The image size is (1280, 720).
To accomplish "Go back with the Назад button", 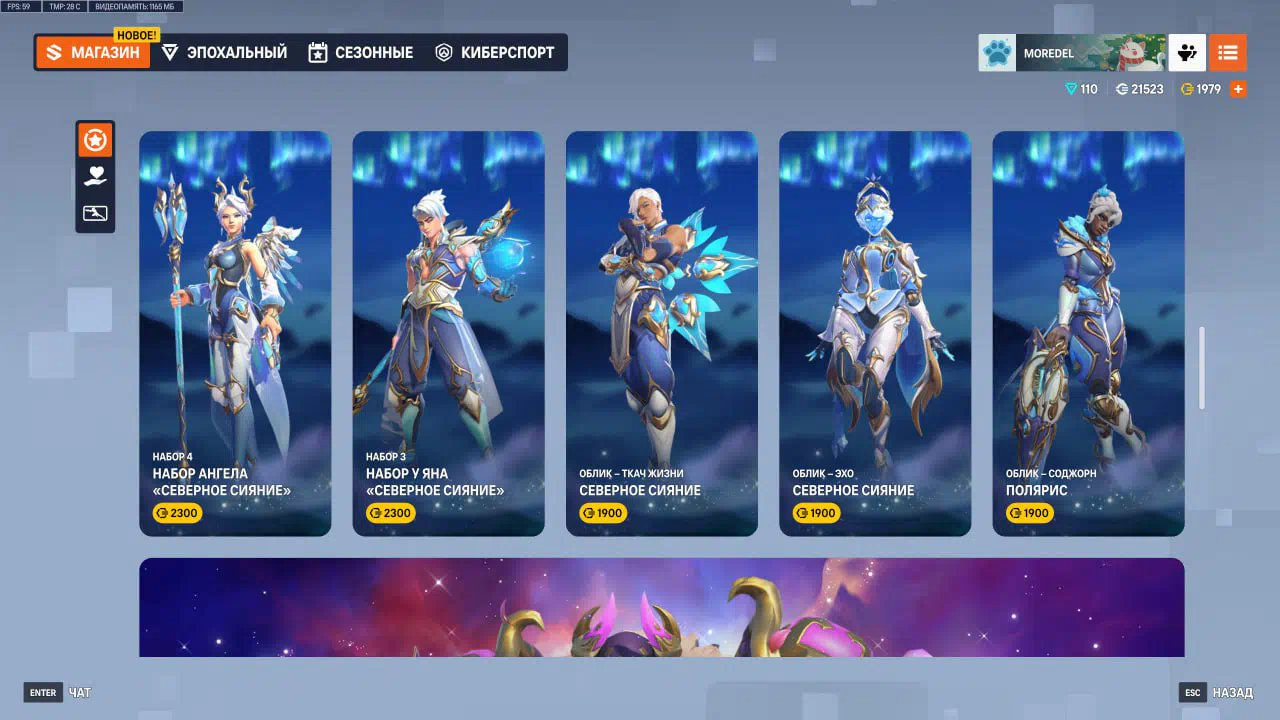I will (1216, 692).
